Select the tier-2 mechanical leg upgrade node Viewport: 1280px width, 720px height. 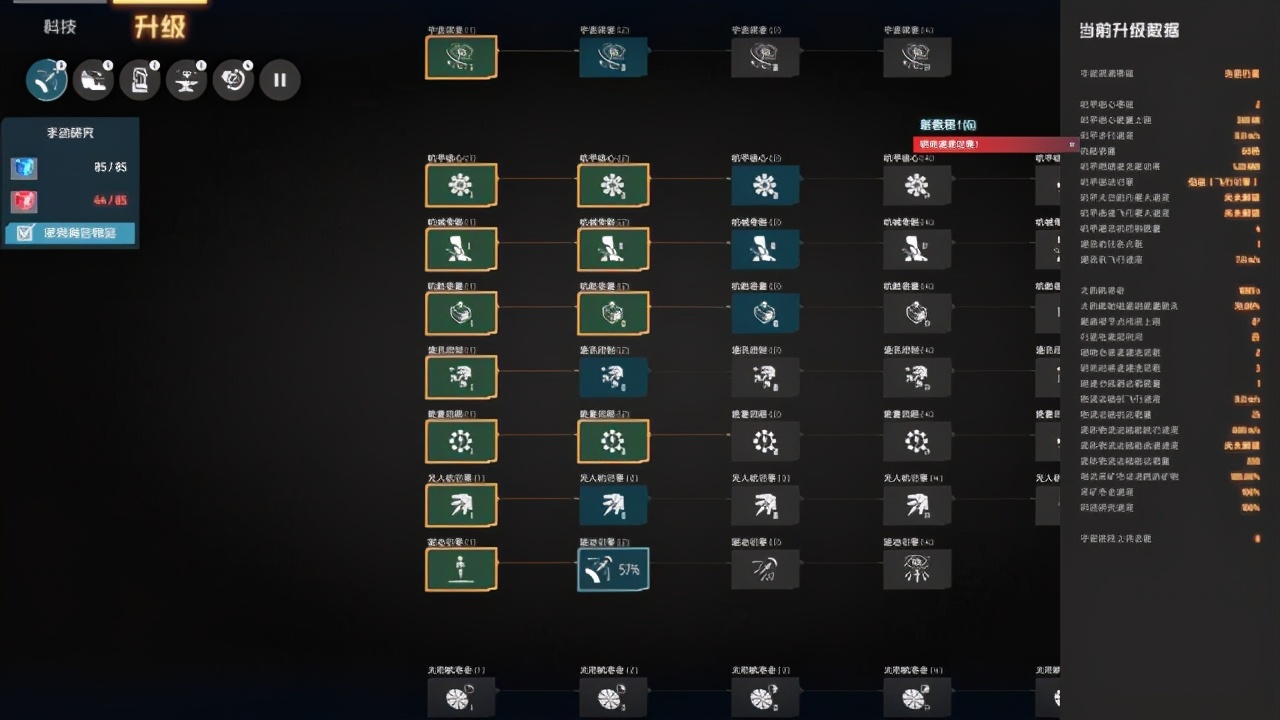pyautogui.click(x=613, y=249)
